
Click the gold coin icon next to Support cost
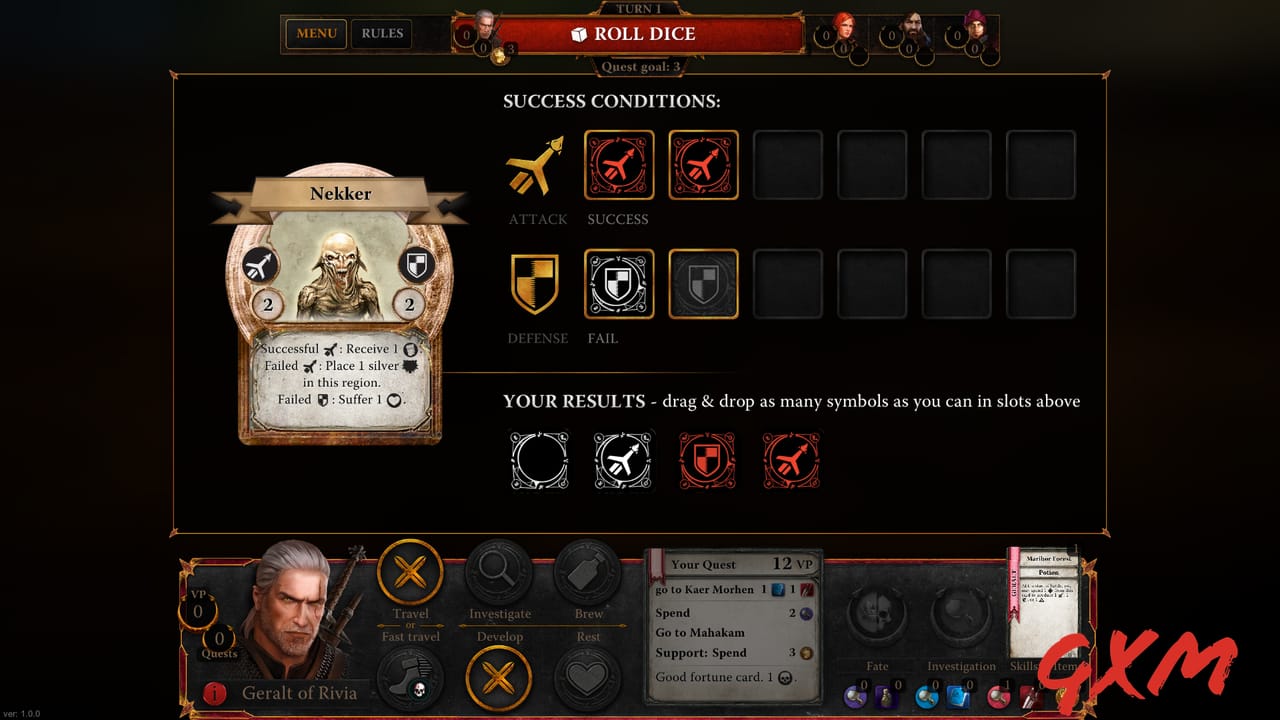pyautogui.click(x=807, y=652)
